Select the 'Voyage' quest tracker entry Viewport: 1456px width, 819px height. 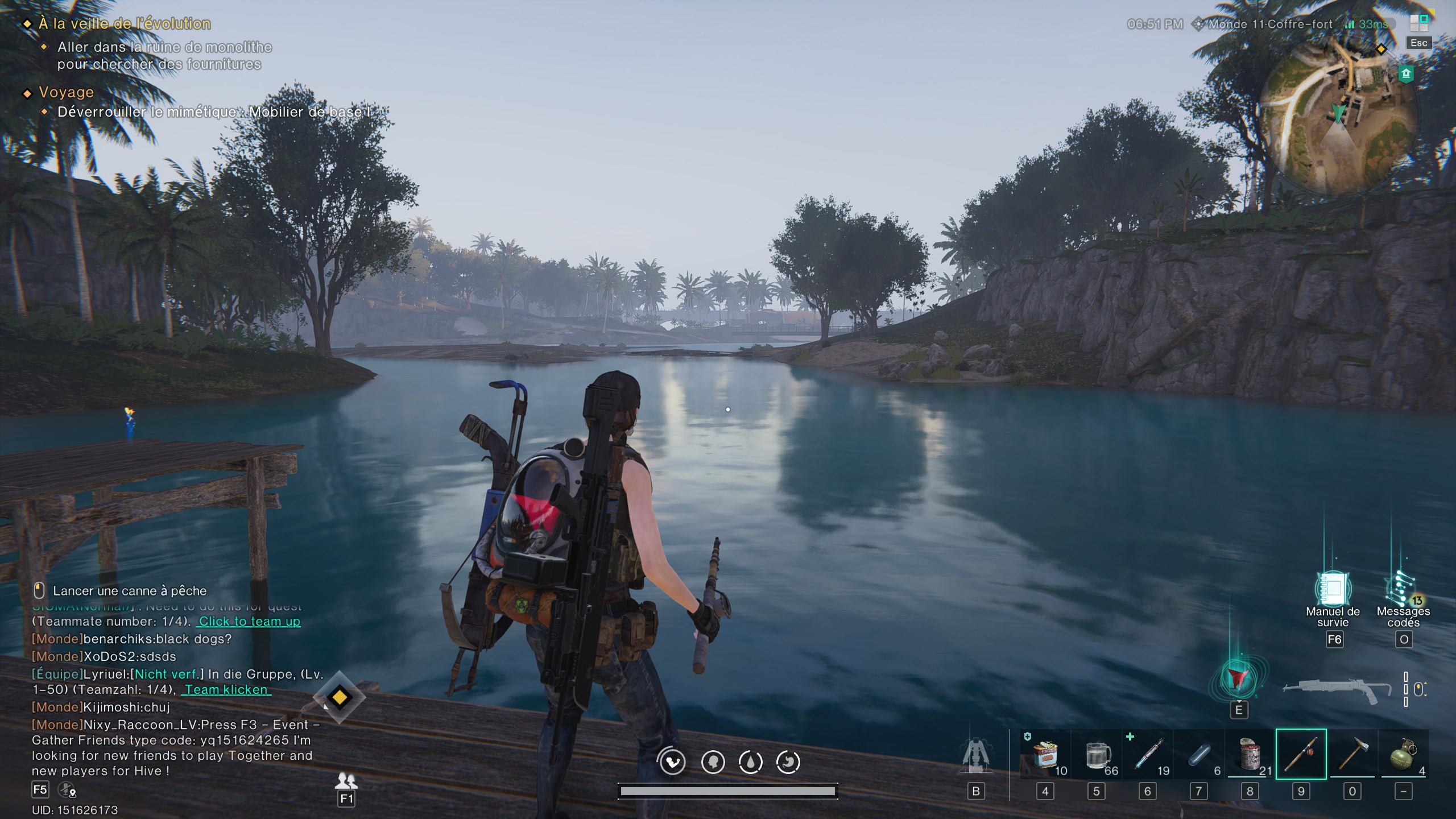(66, 92)
